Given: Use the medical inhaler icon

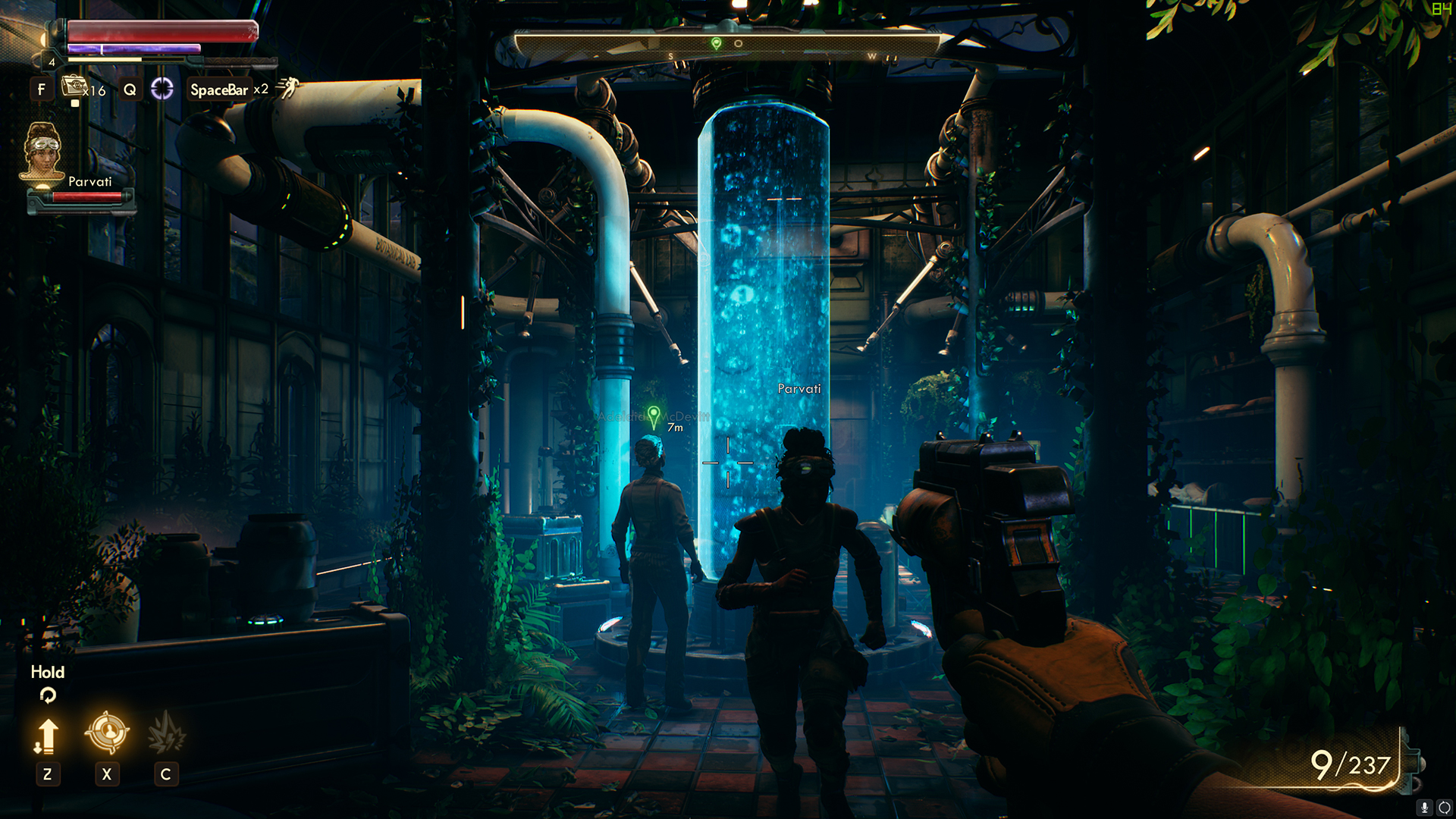Looking at the screenshot, I should click(x=74, y=87).
